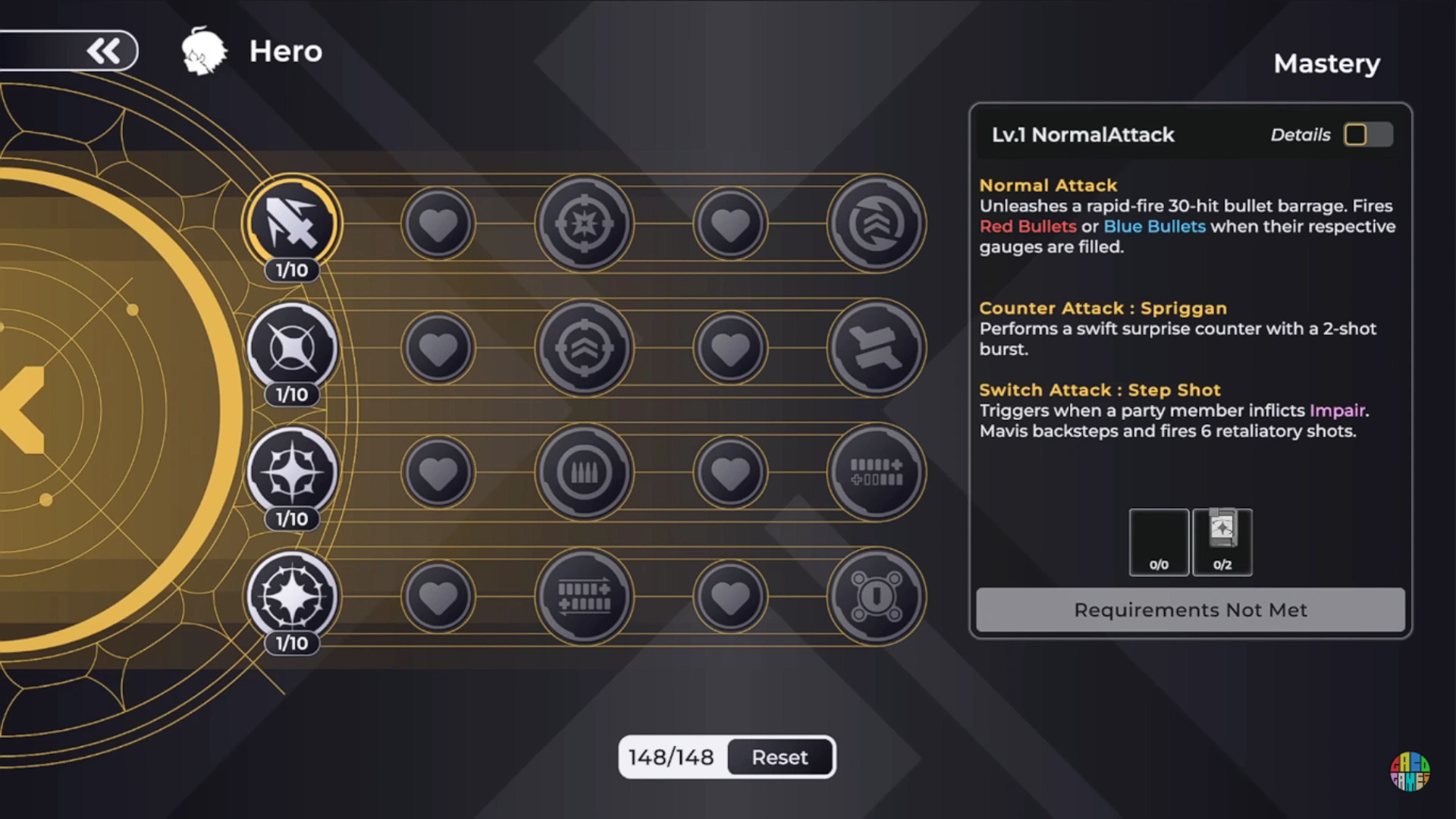Reset the mastery points
The width and height of the screenshot is (1456, 819).
tap(780, 757)
